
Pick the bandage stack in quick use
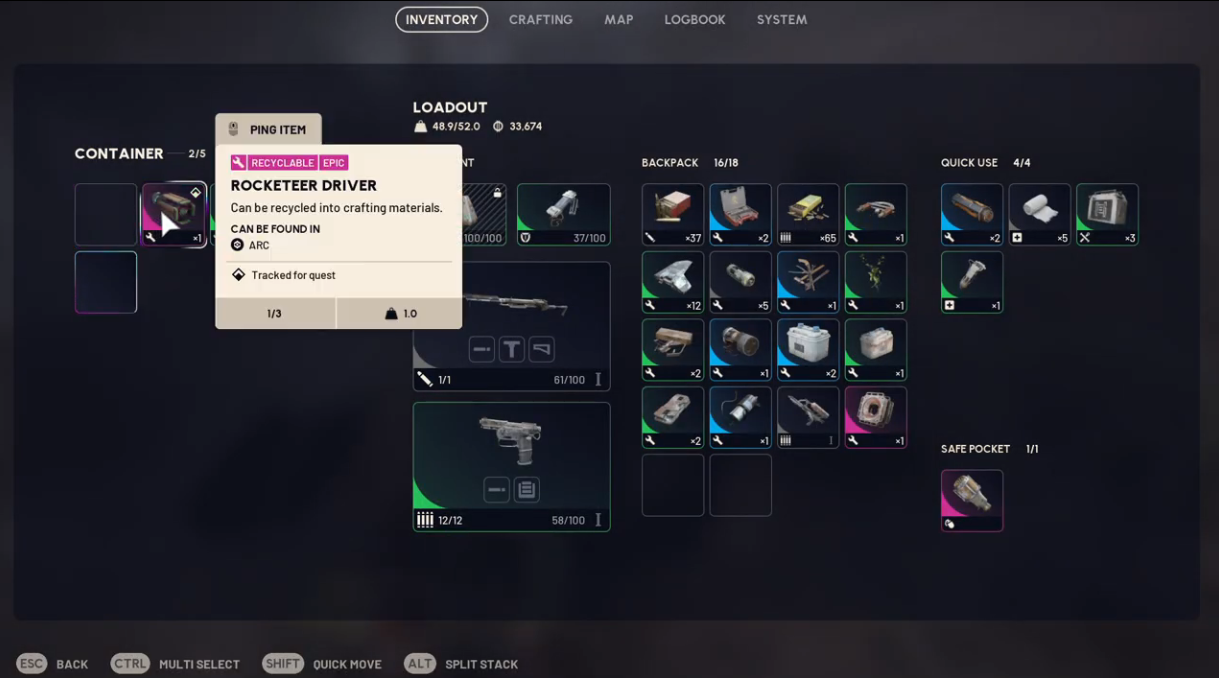click(x=1039, y=214)
